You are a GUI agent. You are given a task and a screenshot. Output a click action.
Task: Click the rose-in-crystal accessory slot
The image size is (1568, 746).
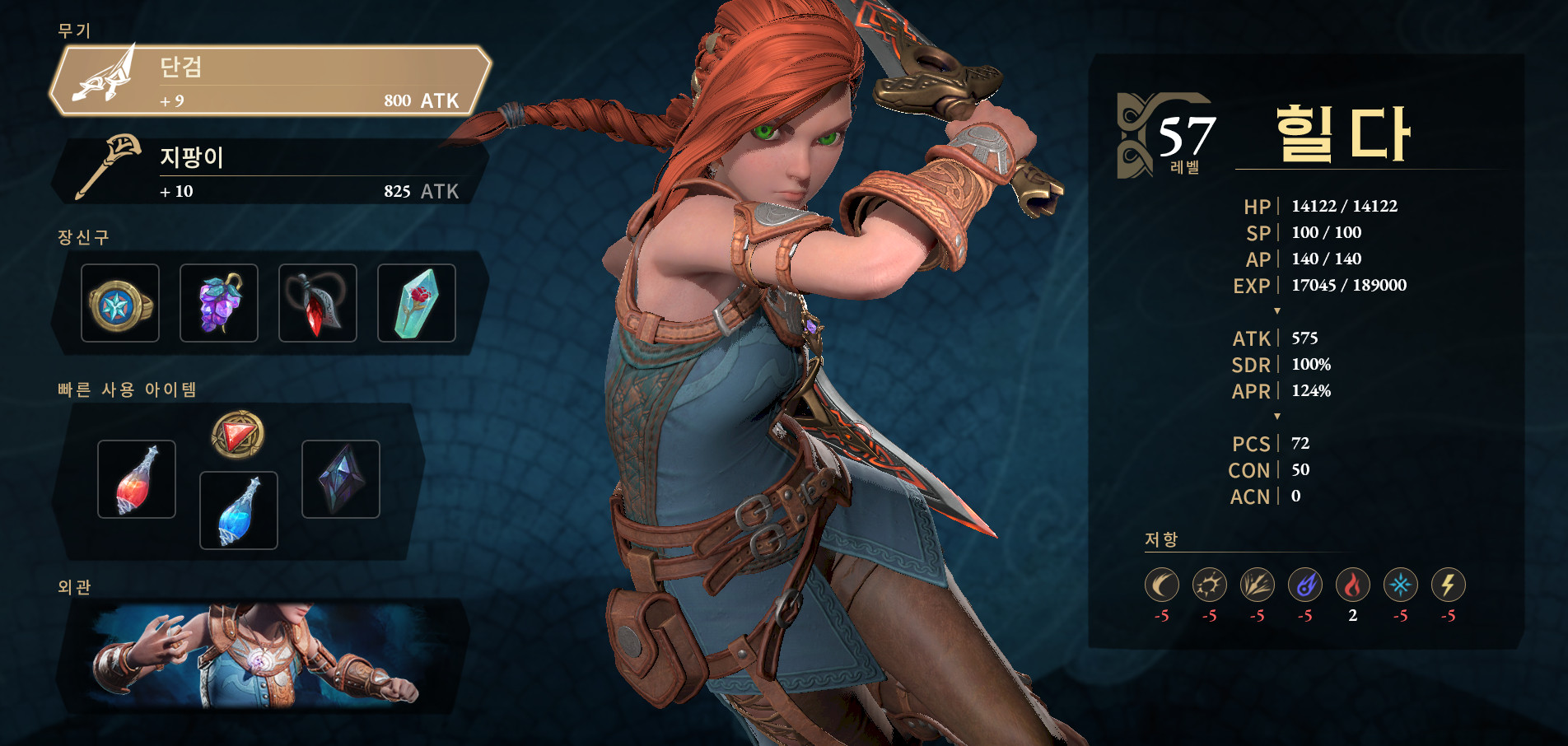click(x=416, y=302)
